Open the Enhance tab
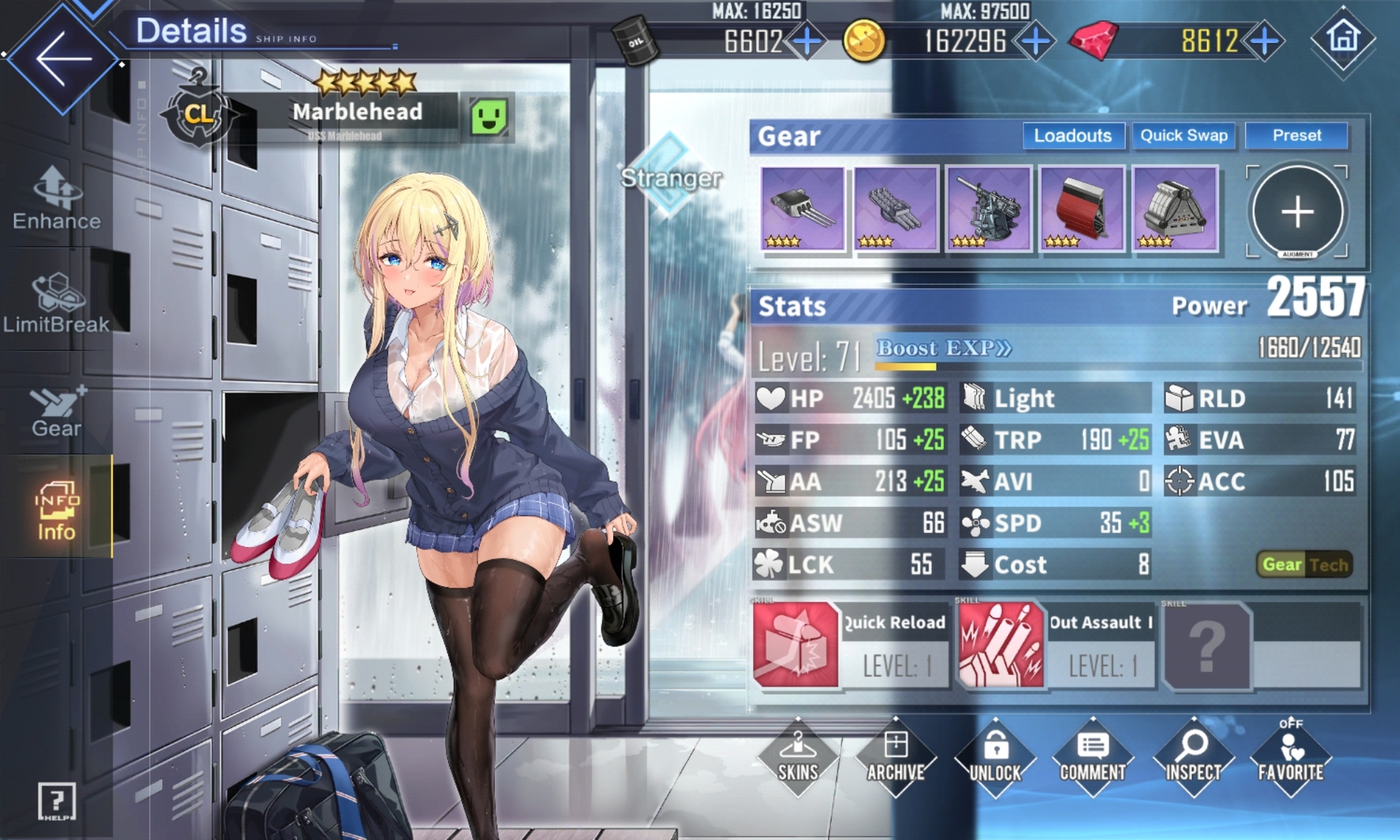1400x840 pixels. 57,198
